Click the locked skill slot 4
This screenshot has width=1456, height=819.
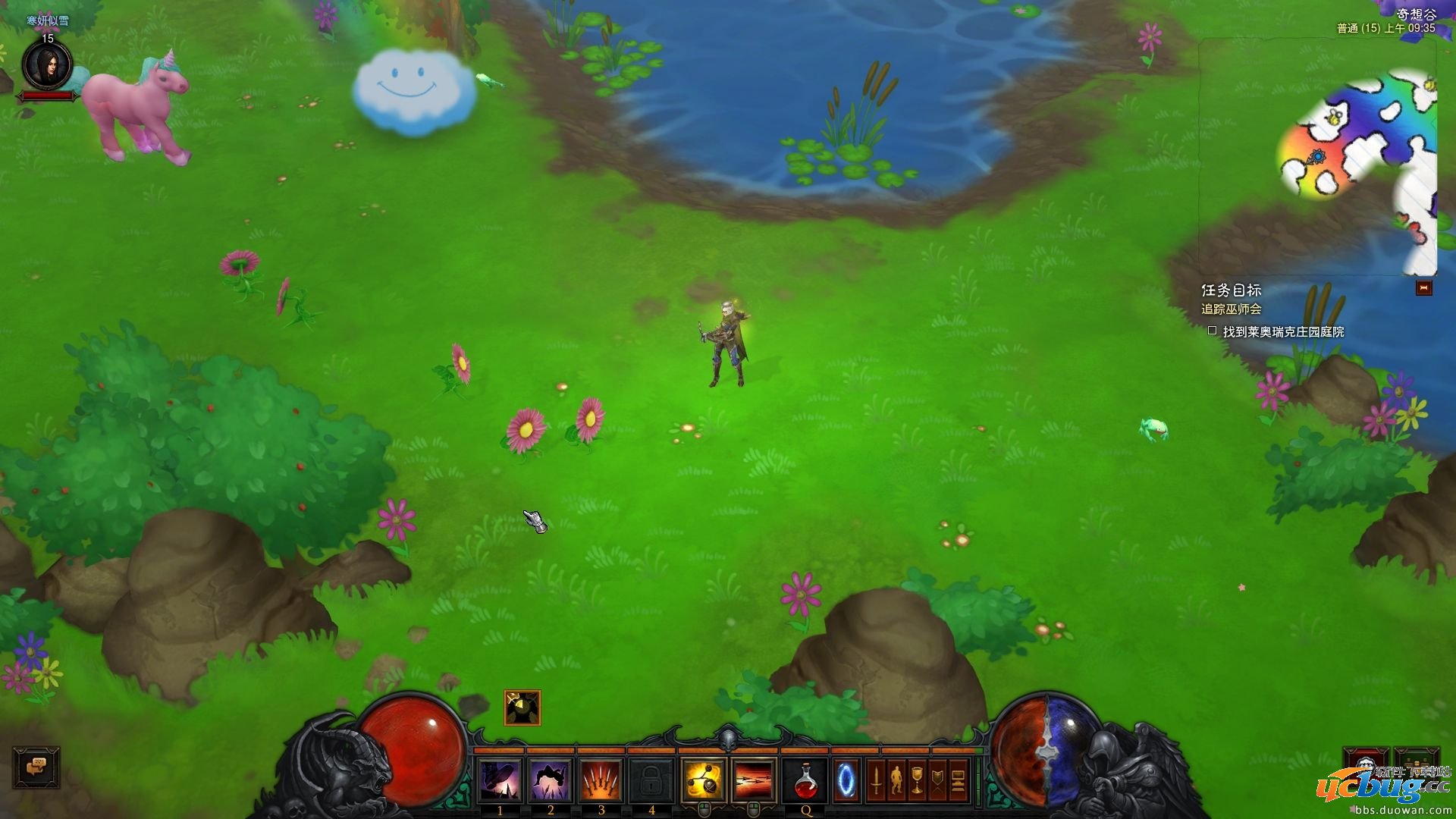pyautogui.click(x=651, y=780)
